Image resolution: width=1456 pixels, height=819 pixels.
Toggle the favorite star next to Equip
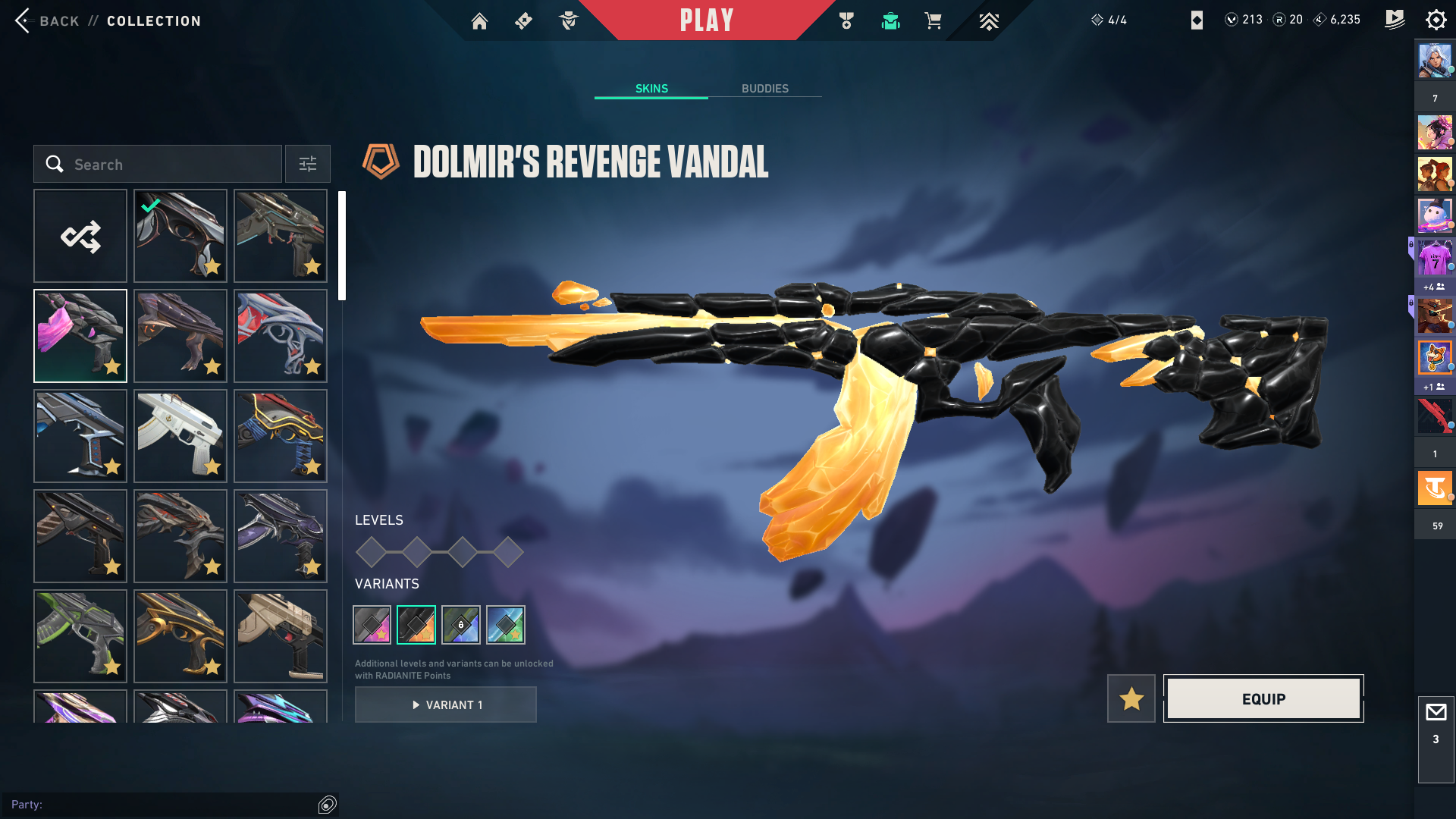1131,698
